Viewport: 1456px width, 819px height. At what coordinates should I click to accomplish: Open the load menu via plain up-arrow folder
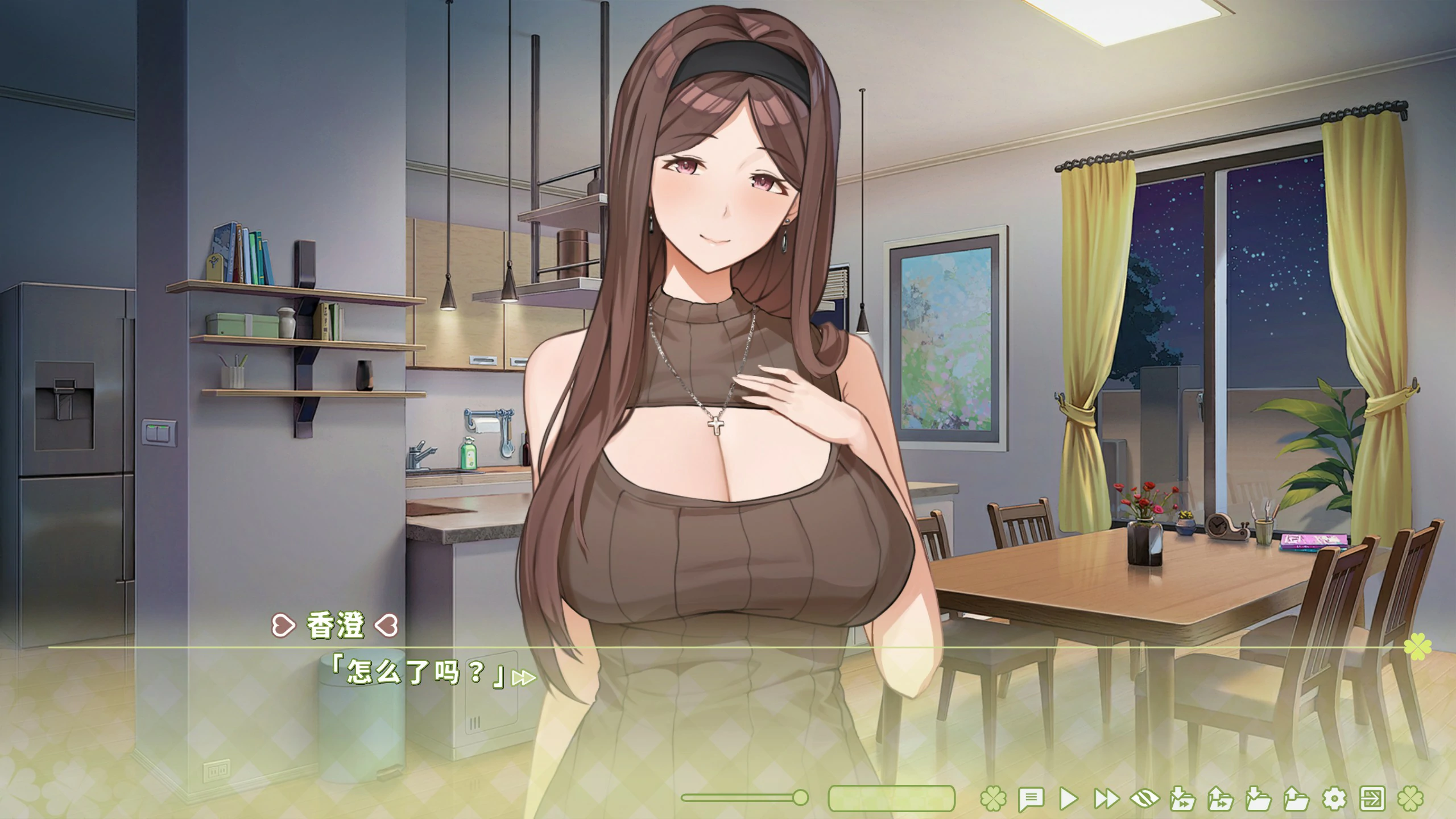(x=1296, y=799)
